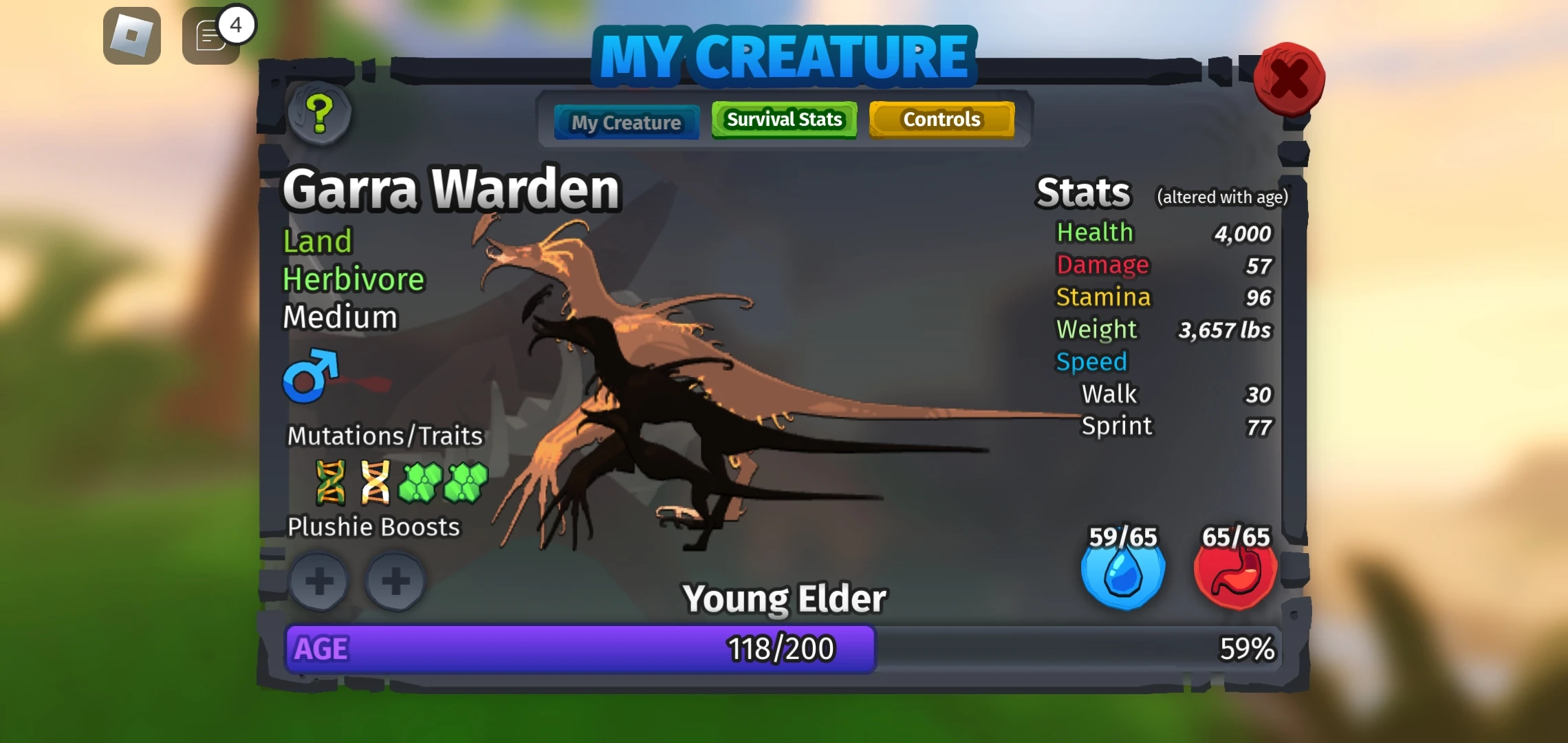Open the notifications icon showing 4

210,34
